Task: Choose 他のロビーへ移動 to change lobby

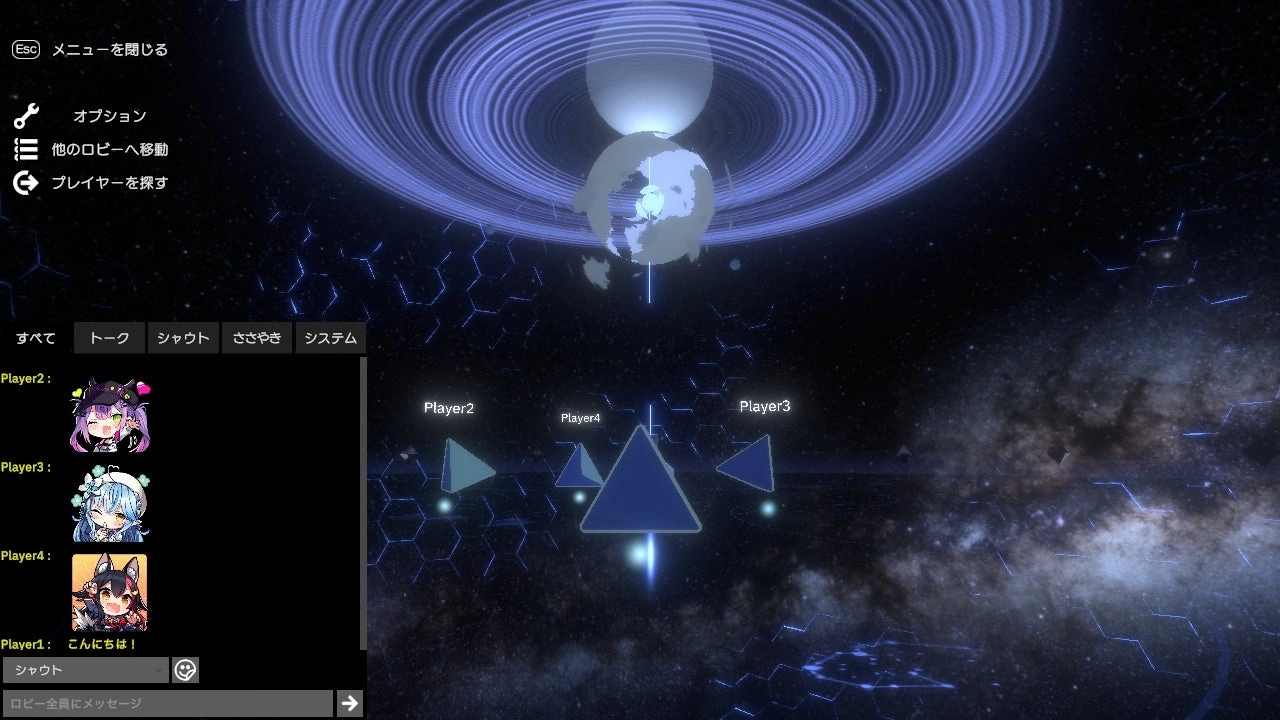Action: (x=109, y=150)
